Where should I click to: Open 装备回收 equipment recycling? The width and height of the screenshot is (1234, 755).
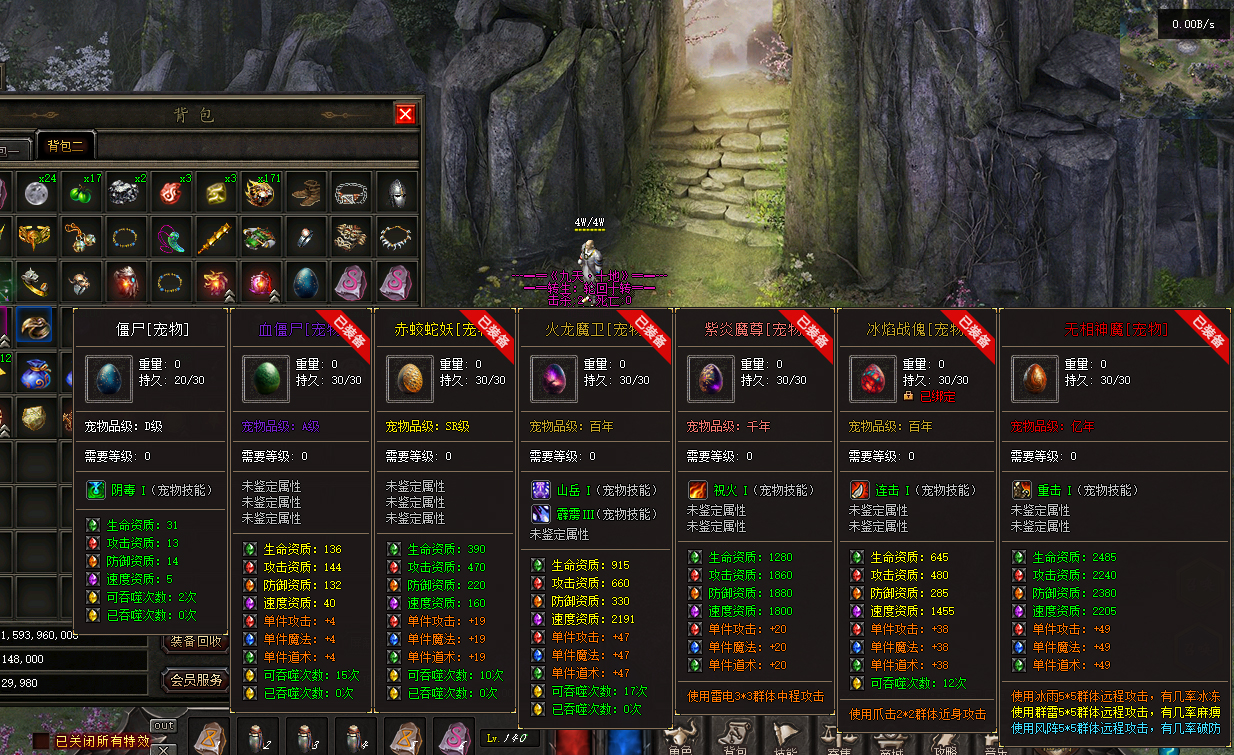click(196, 641)
